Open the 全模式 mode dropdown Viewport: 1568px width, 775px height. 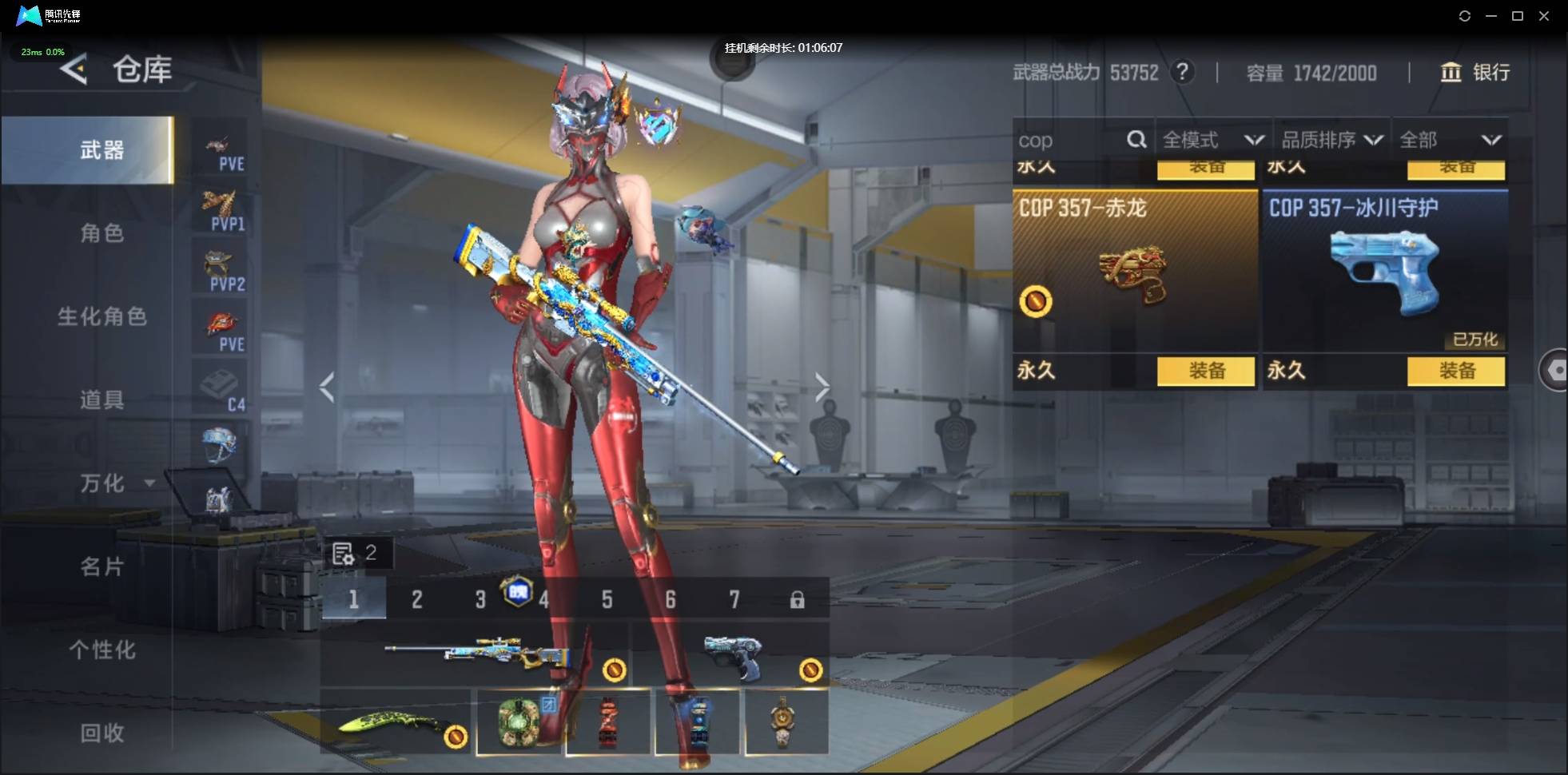[1212, 141]
